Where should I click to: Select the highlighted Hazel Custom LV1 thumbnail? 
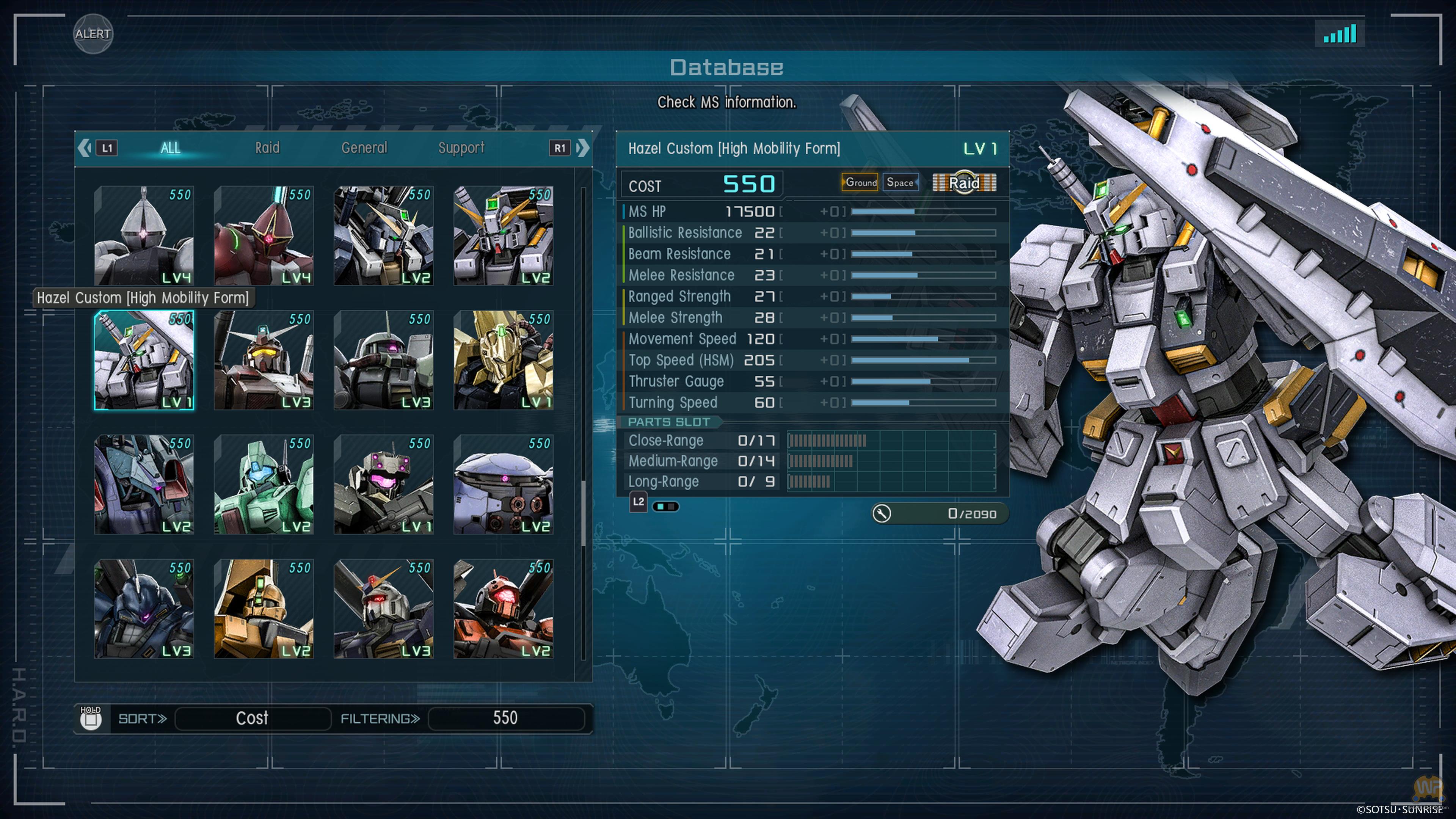tap(144, 360)
